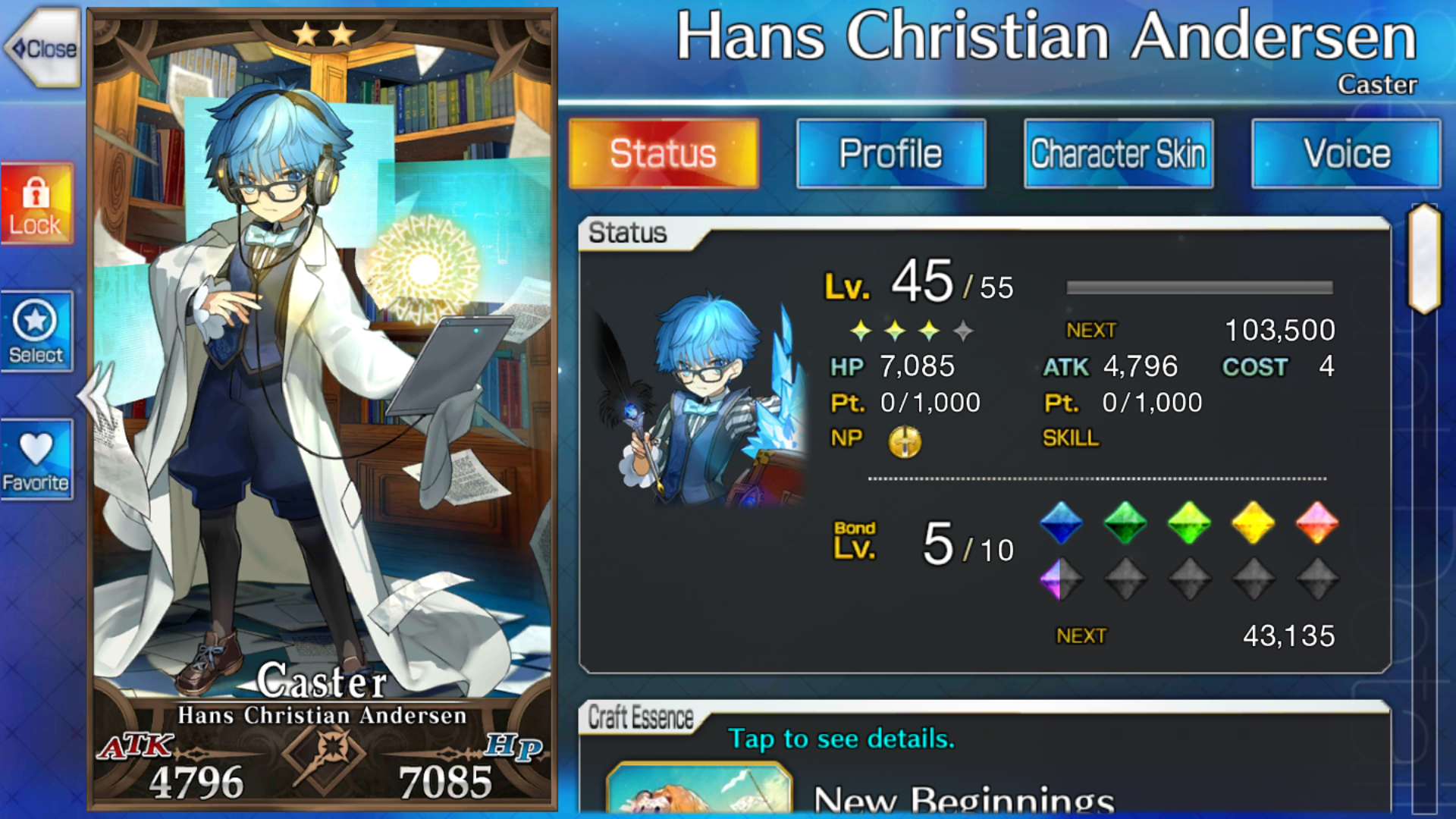
Task: Click the scrollbar handle on the right
Action: tap(1424, 258)
